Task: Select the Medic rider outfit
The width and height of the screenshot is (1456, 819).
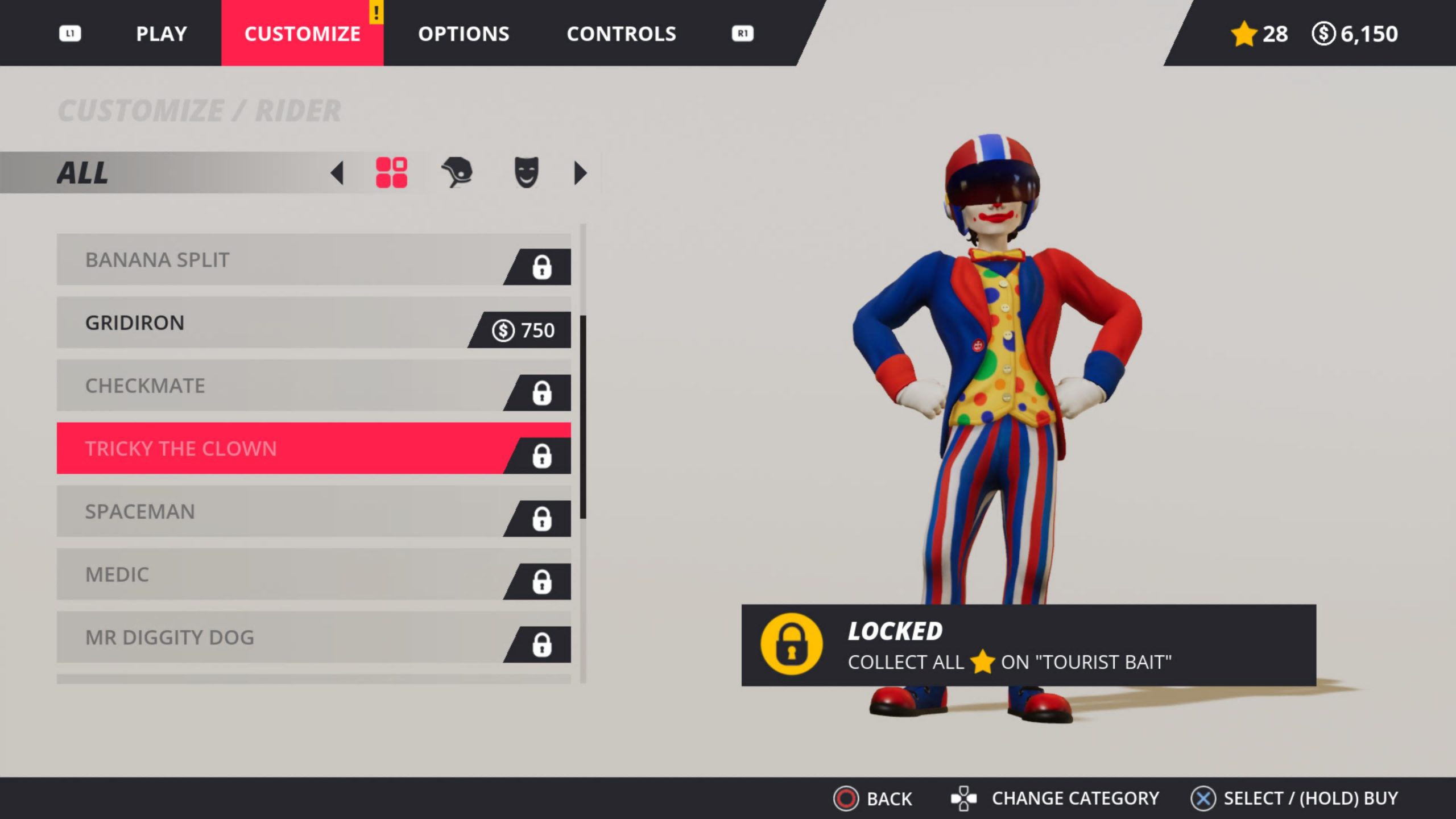Action: click(313, 574)
